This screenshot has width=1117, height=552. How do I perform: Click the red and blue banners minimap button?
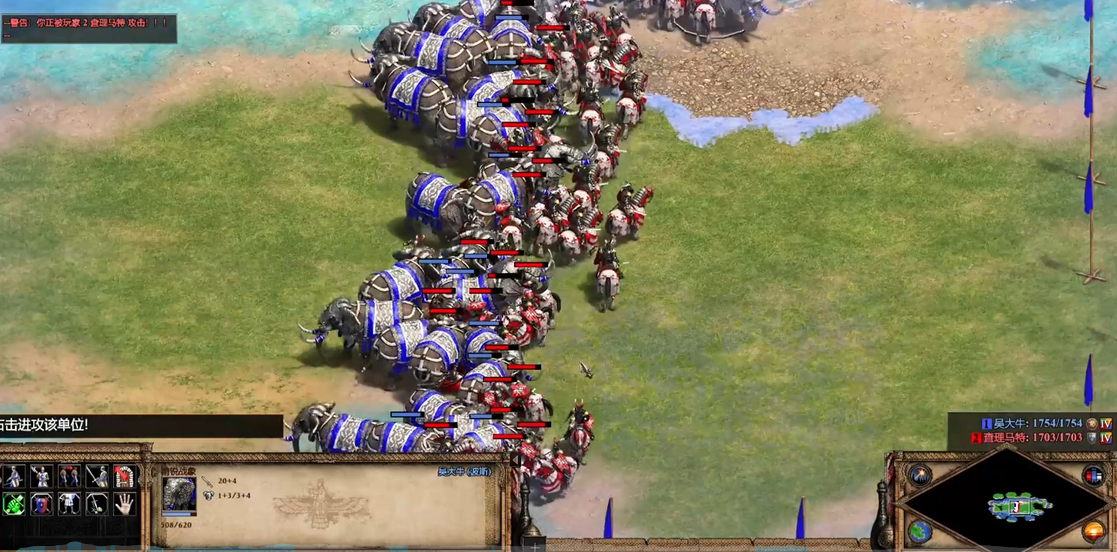(1093, 475)
